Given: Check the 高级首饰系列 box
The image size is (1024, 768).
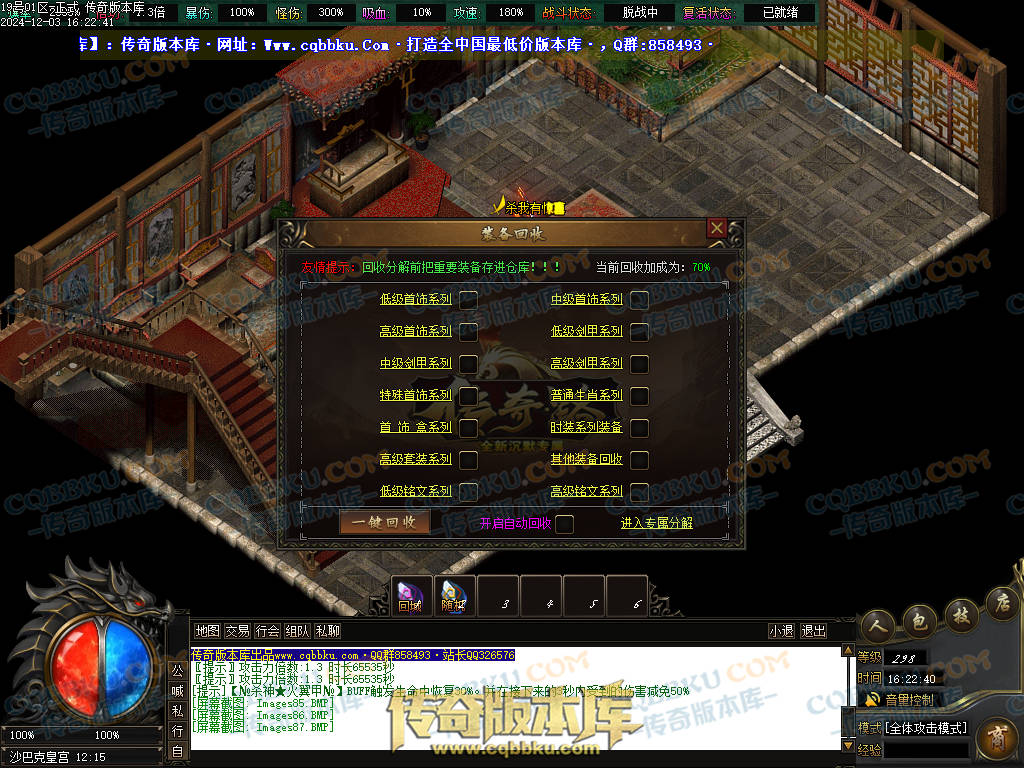Looking at the screenshot, I should click(x=468, y=331).
